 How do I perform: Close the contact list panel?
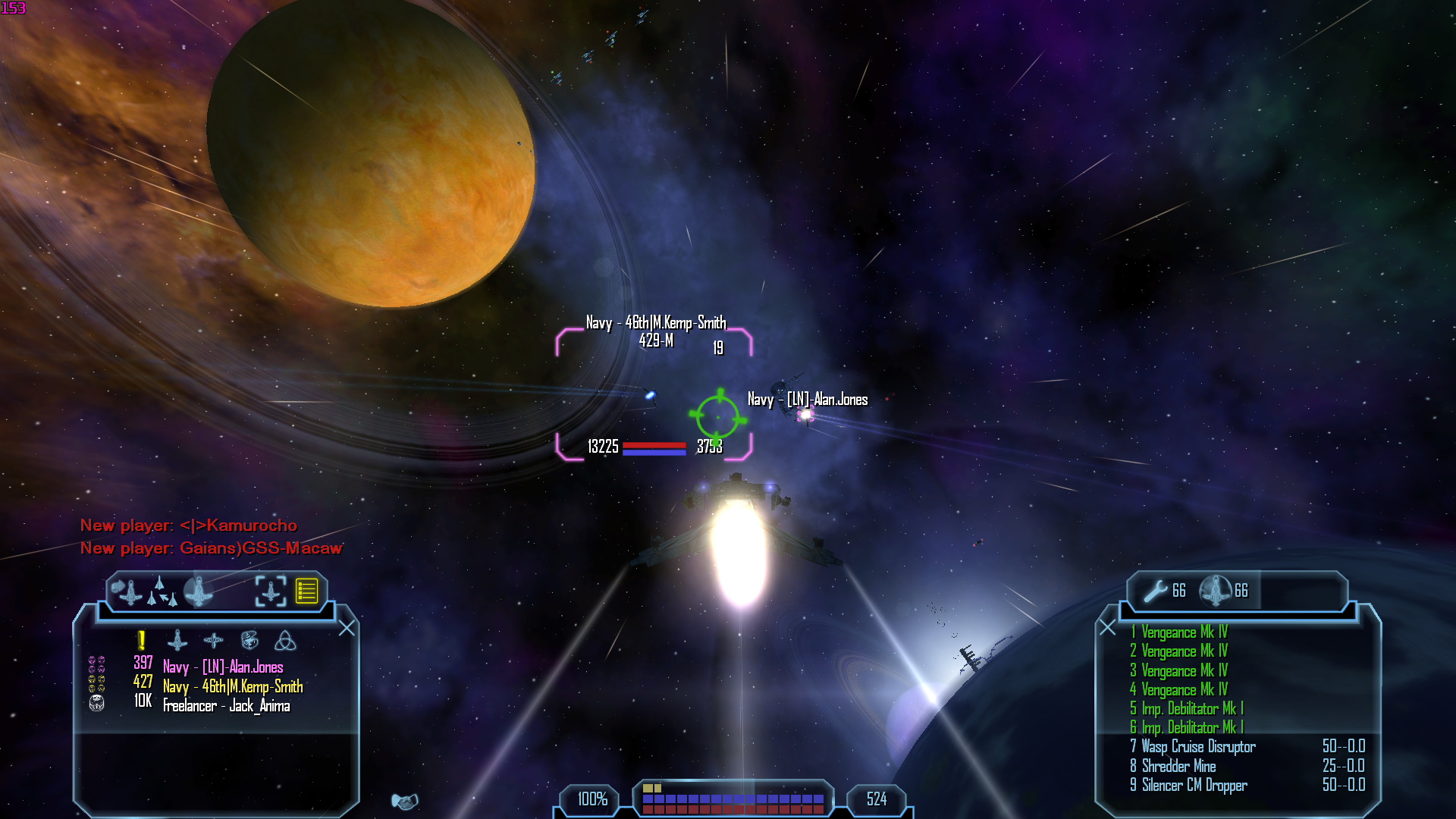click(347, 629)
